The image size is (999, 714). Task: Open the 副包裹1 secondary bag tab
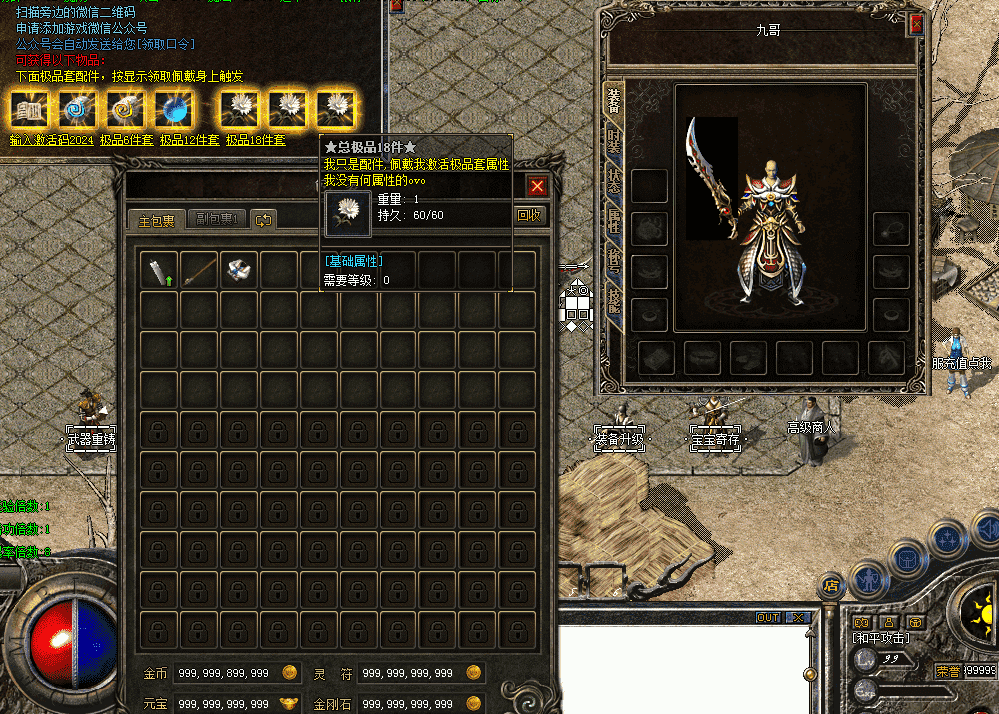(x=214, y=220)
